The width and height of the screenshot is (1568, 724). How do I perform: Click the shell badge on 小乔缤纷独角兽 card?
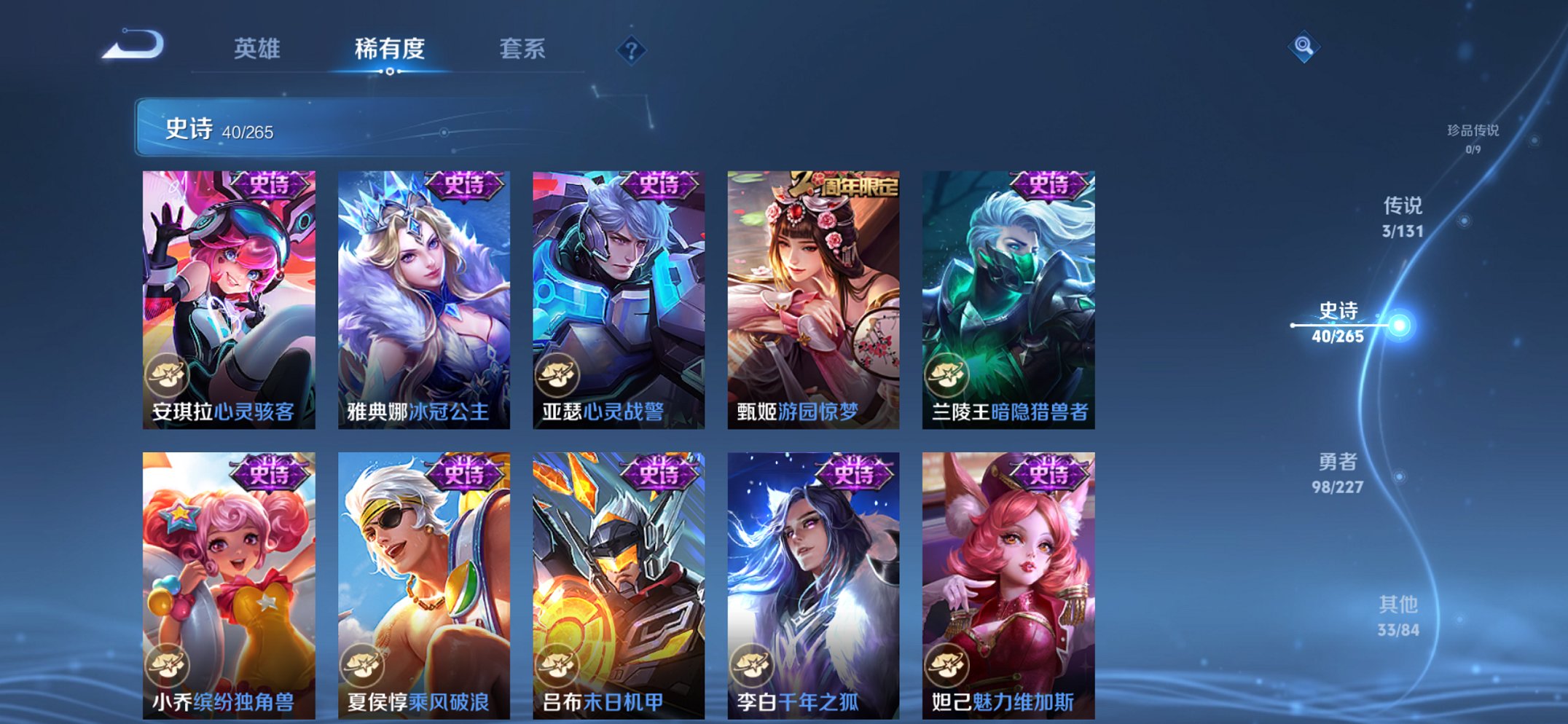tap(166, 665)
